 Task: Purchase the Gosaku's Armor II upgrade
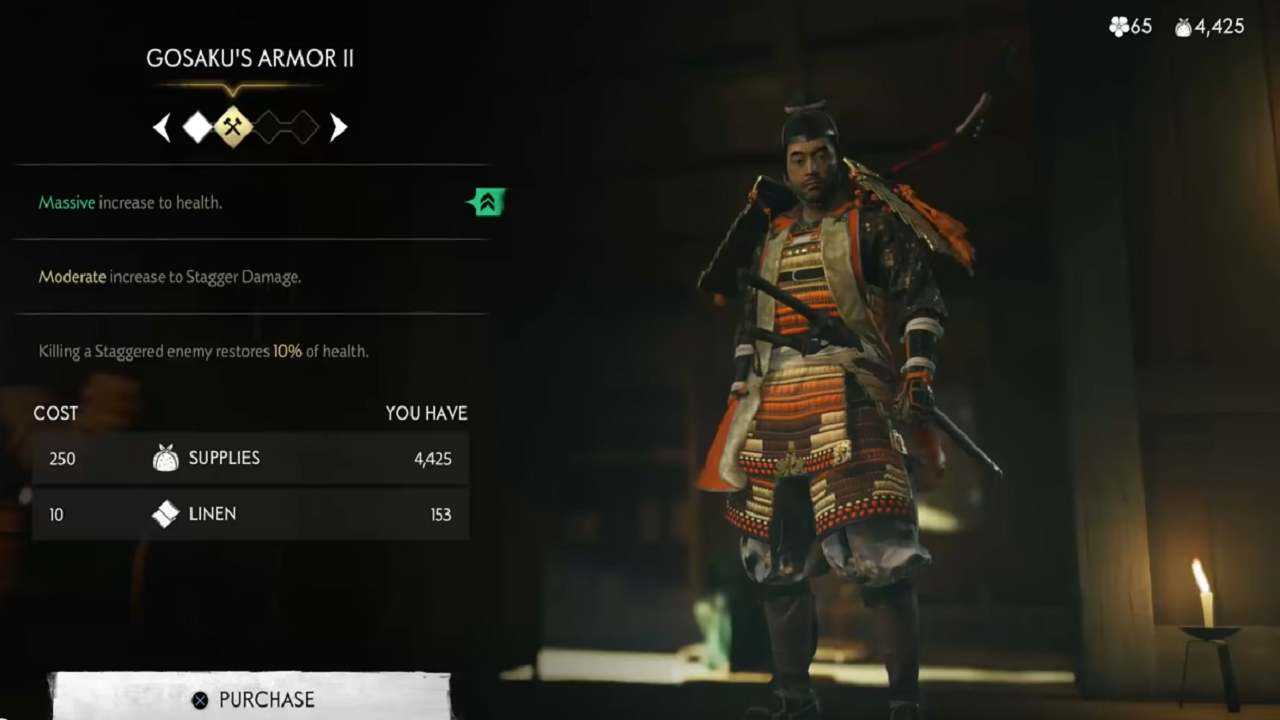pos(252,698)
